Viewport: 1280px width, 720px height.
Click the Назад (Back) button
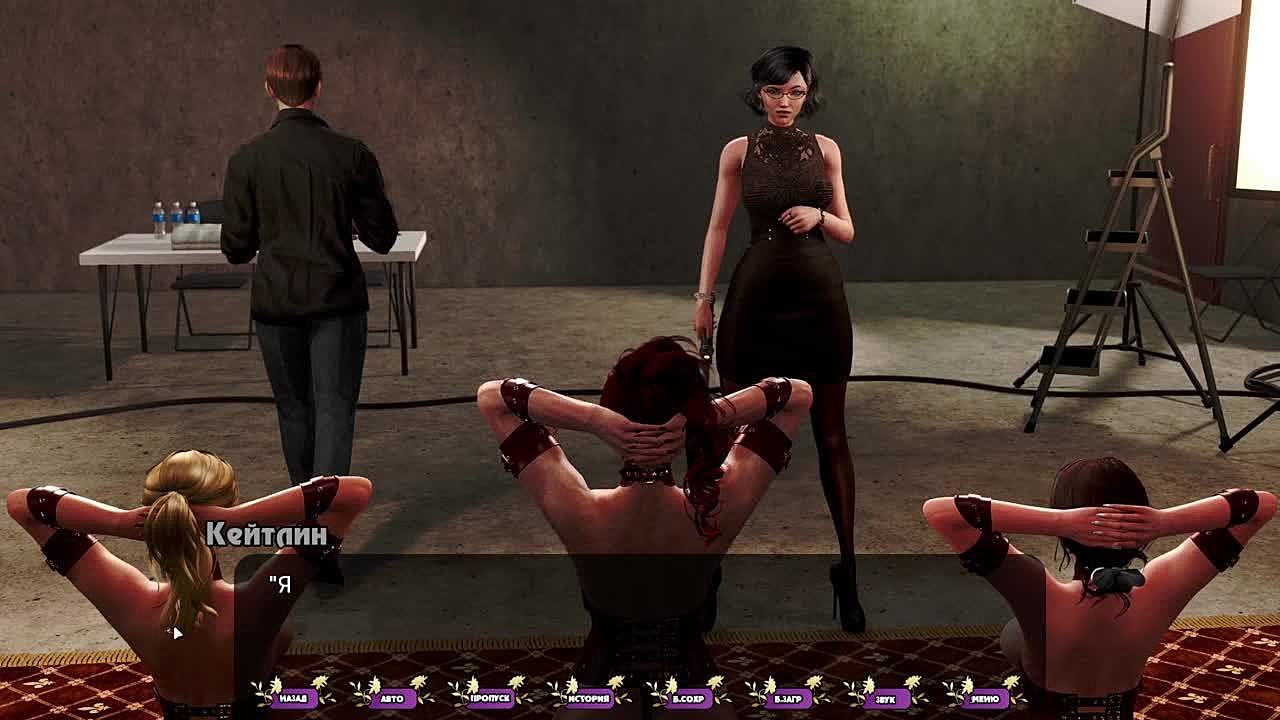(x=293, y=698)
